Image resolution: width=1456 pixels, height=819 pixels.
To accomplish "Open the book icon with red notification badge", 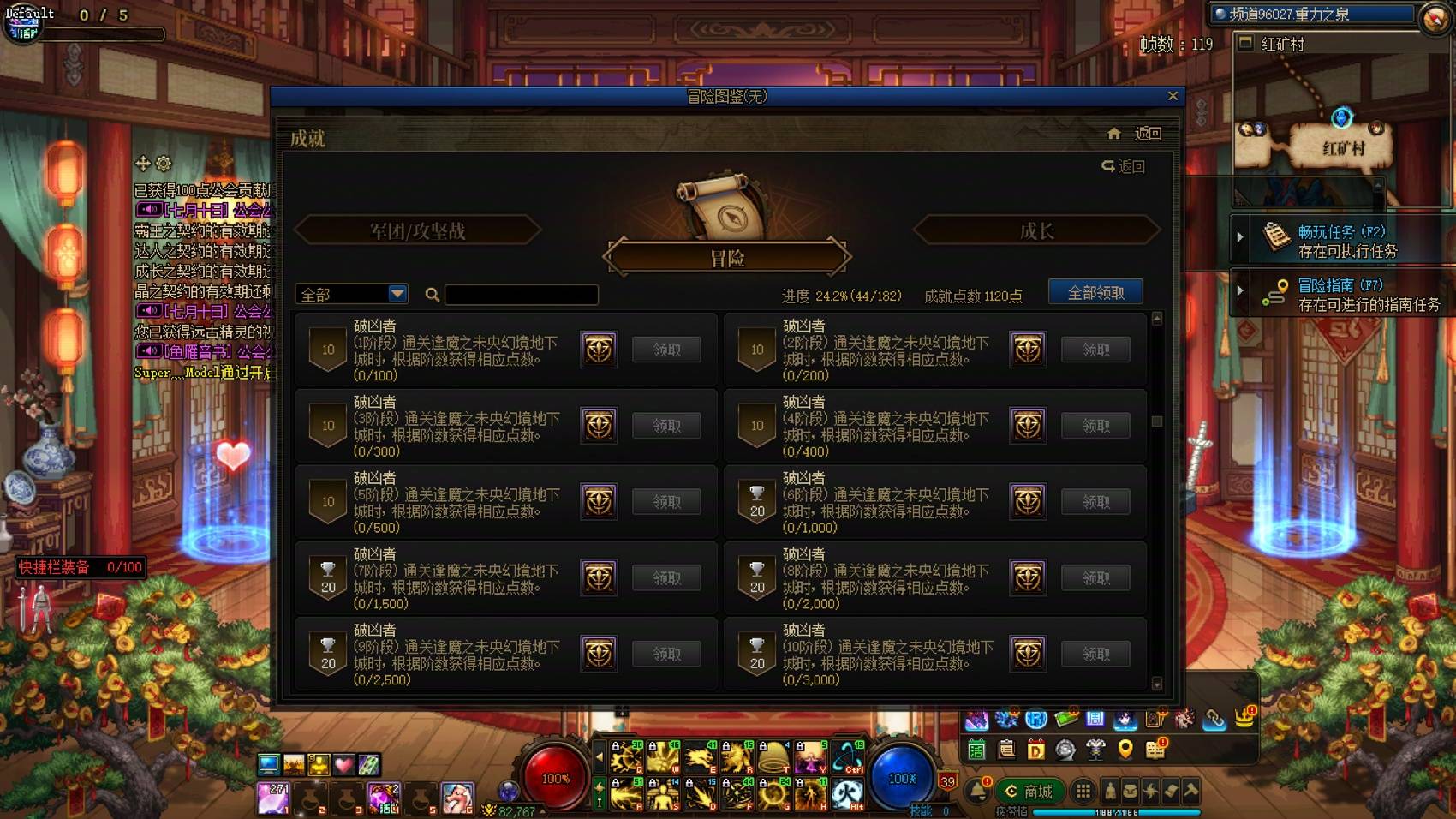I will point(1154,751).
